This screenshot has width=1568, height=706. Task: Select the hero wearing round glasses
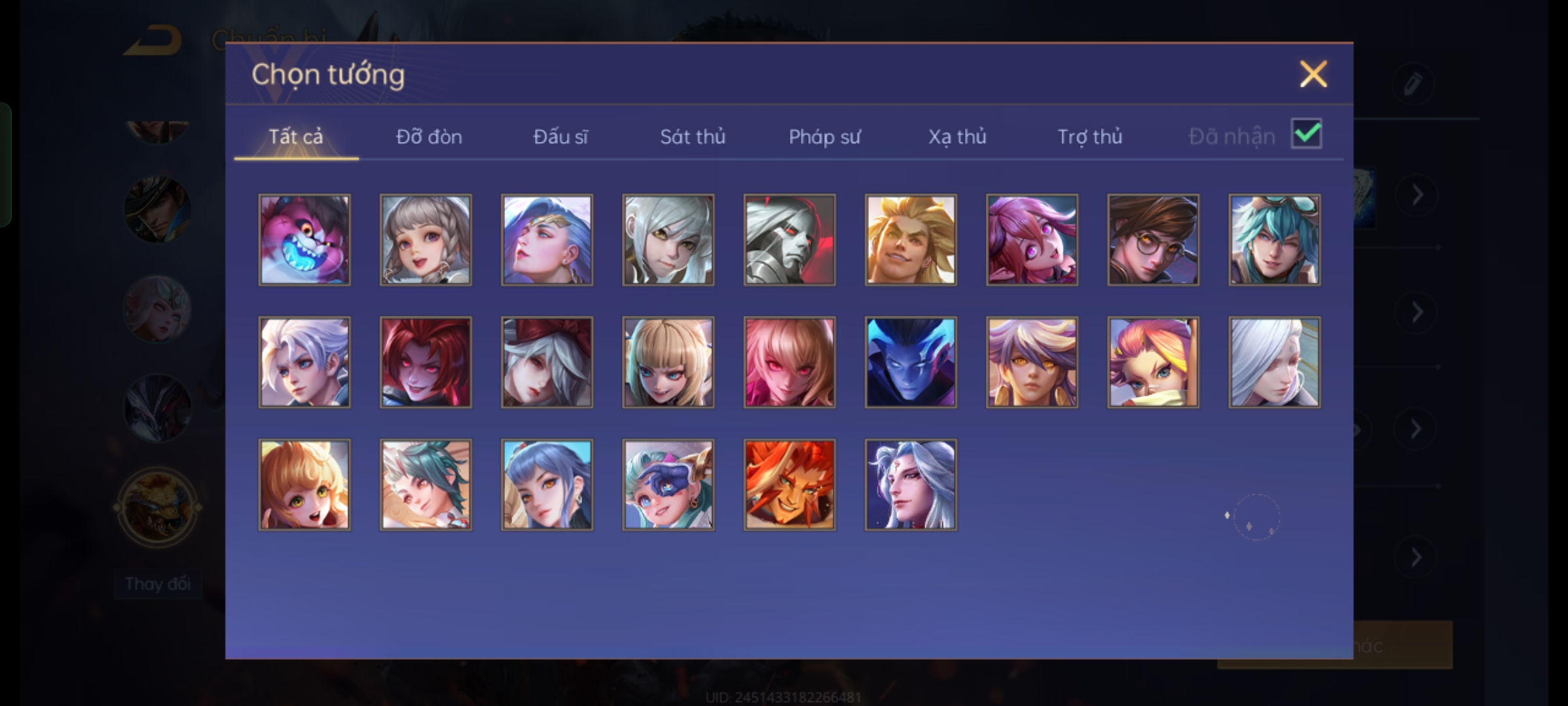1153,240
